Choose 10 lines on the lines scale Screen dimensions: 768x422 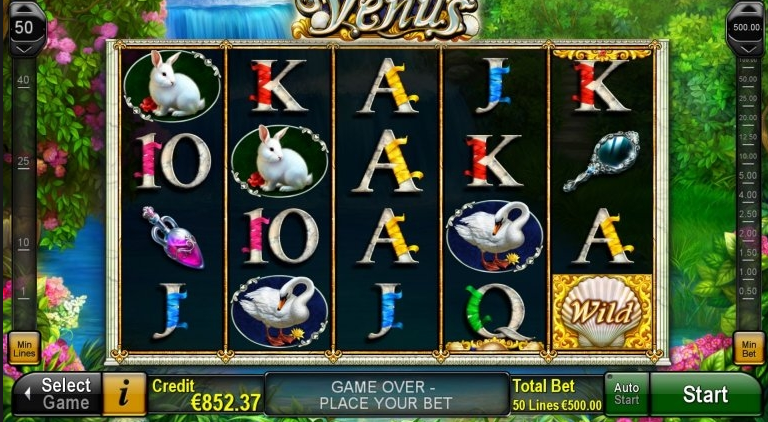22,242
